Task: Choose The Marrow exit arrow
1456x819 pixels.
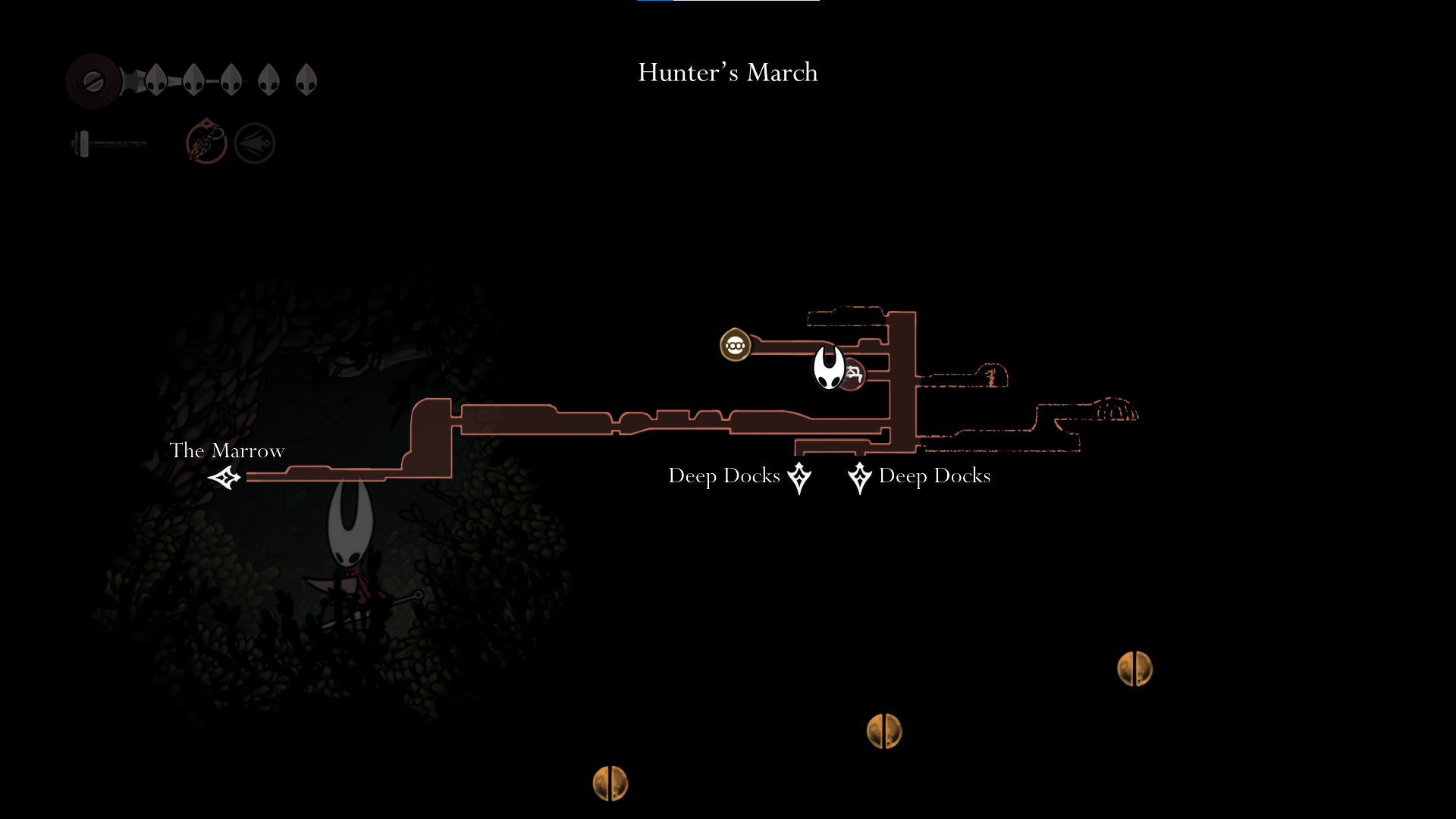Action: pyautogui.click(x=224, y=478)
